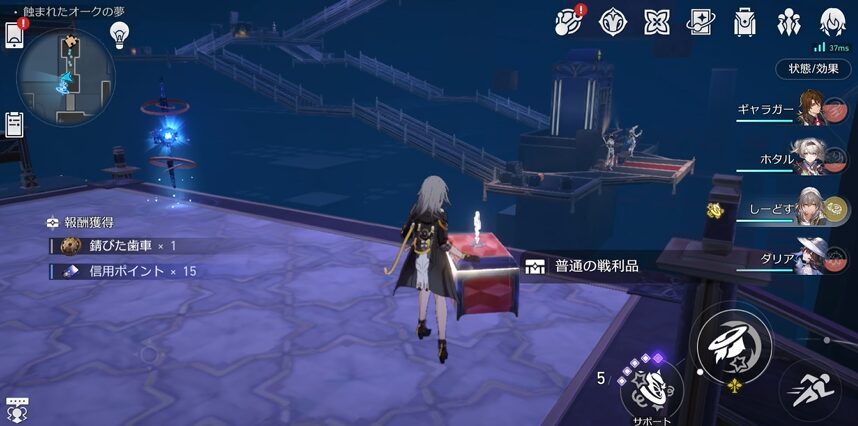Screen dimensions: 858x426
Task: Open the circular minimap
Action: pyautogui.click(x=66, y=77)
